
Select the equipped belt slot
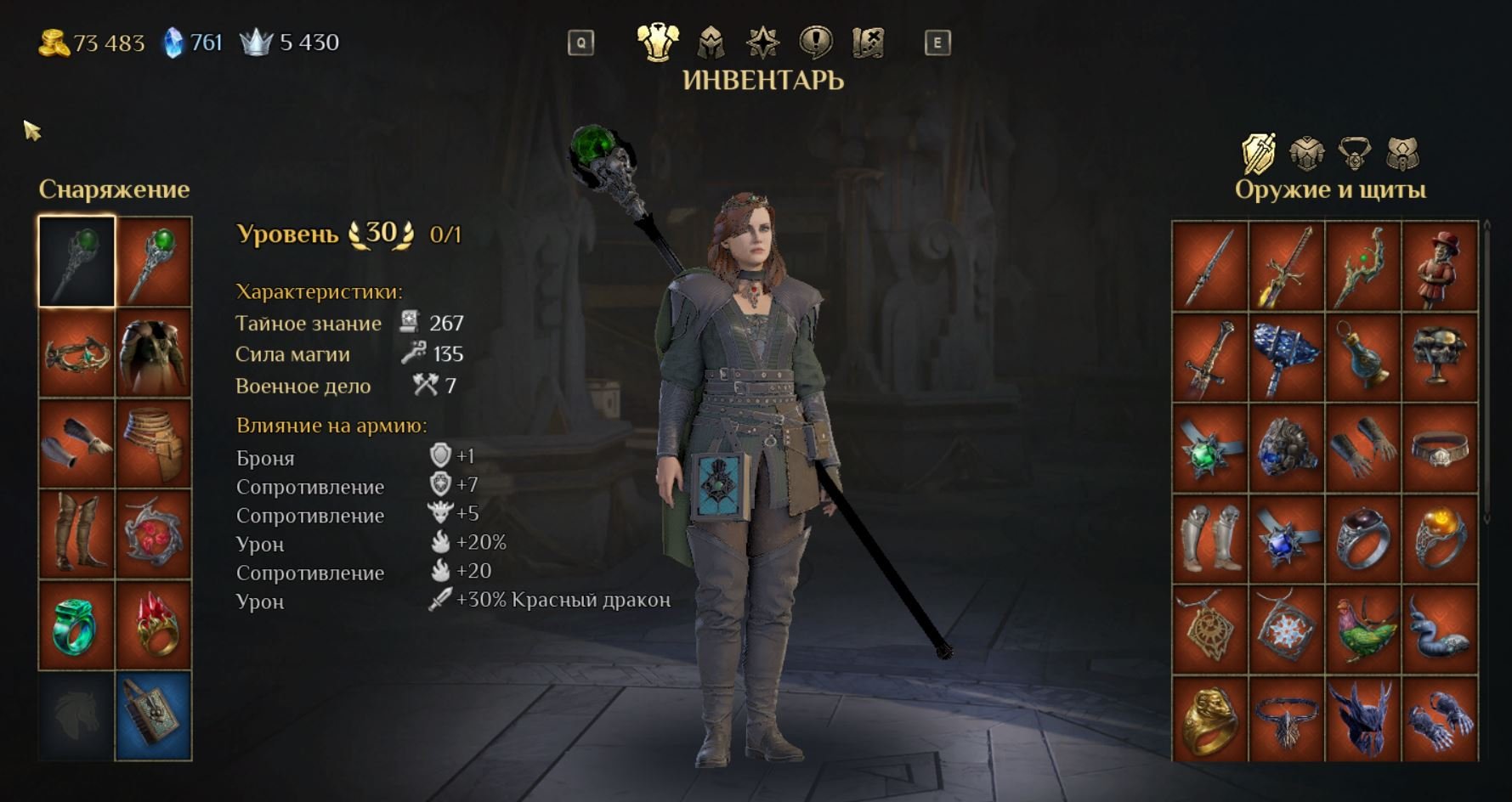click(154, 443)
